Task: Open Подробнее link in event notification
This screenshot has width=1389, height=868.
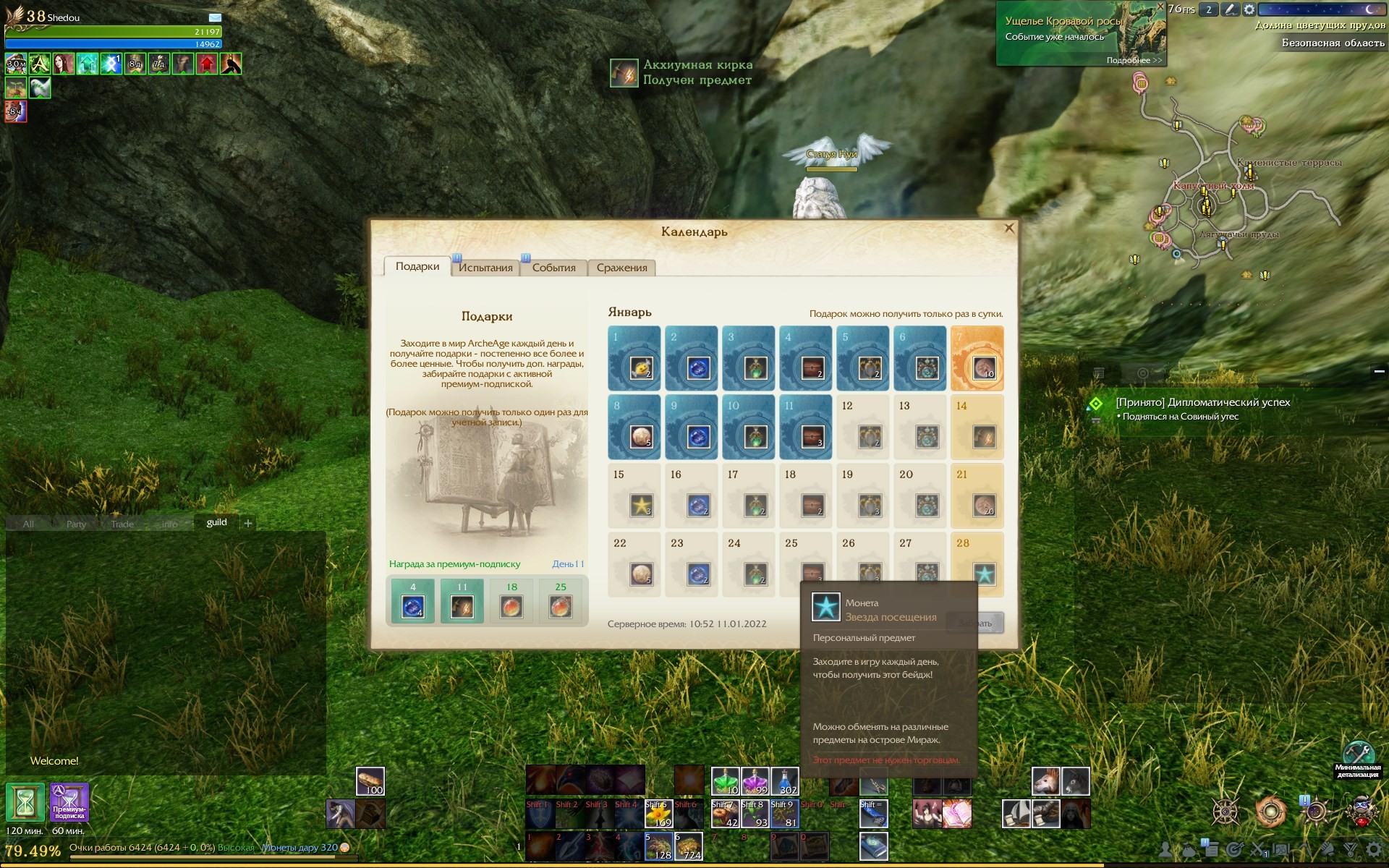Action: 1134,61
